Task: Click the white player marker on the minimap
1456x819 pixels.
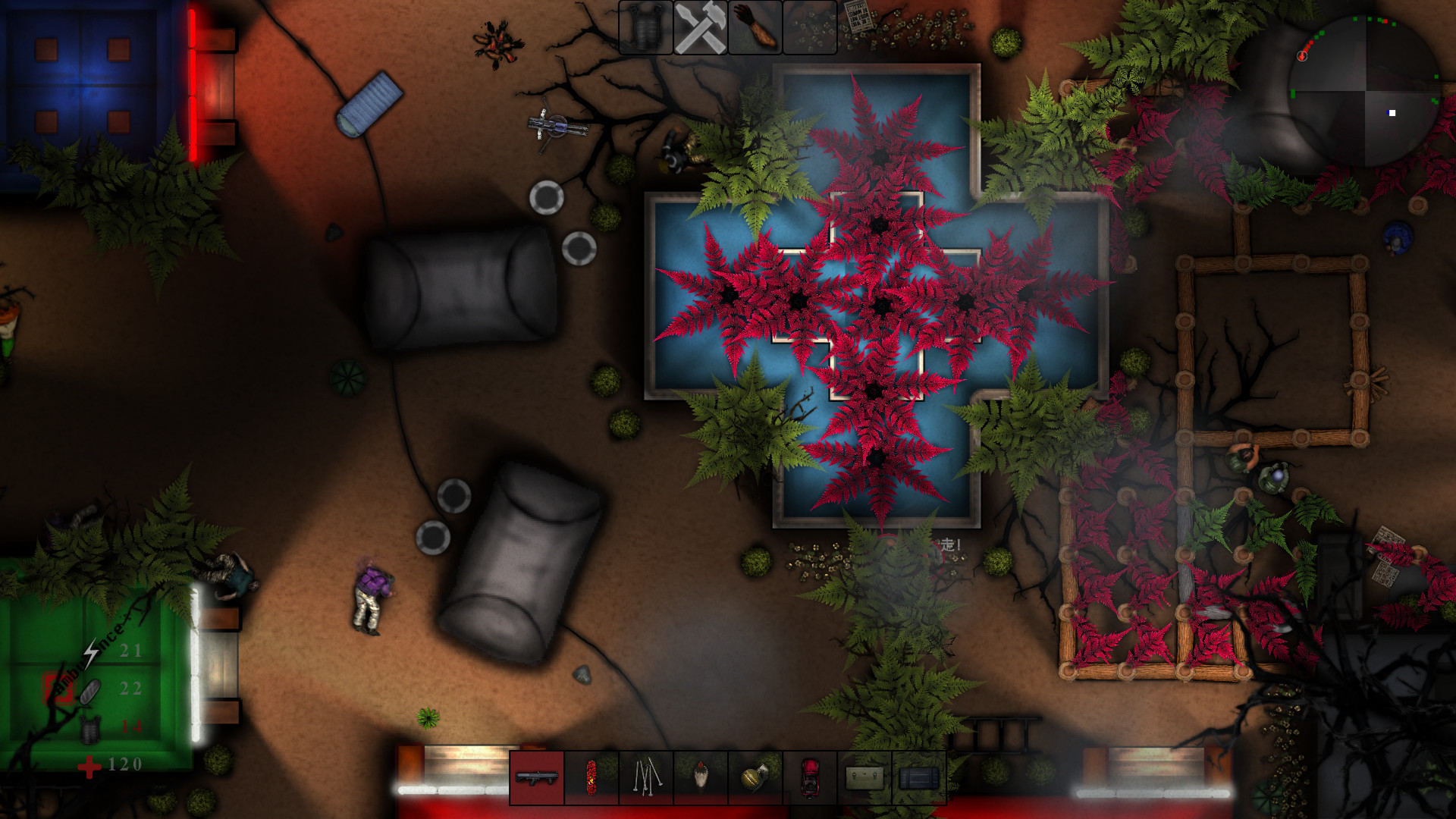Action: (1392, 112)
